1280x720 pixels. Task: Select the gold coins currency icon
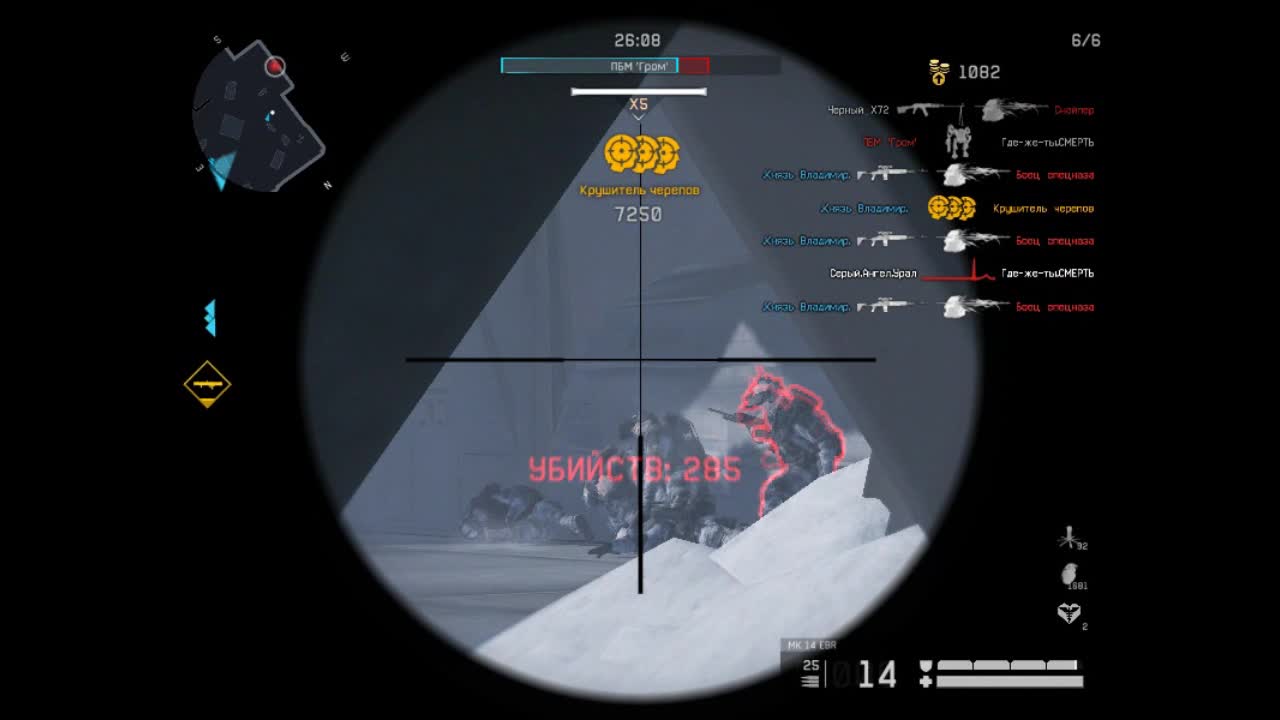click(938, 71)
